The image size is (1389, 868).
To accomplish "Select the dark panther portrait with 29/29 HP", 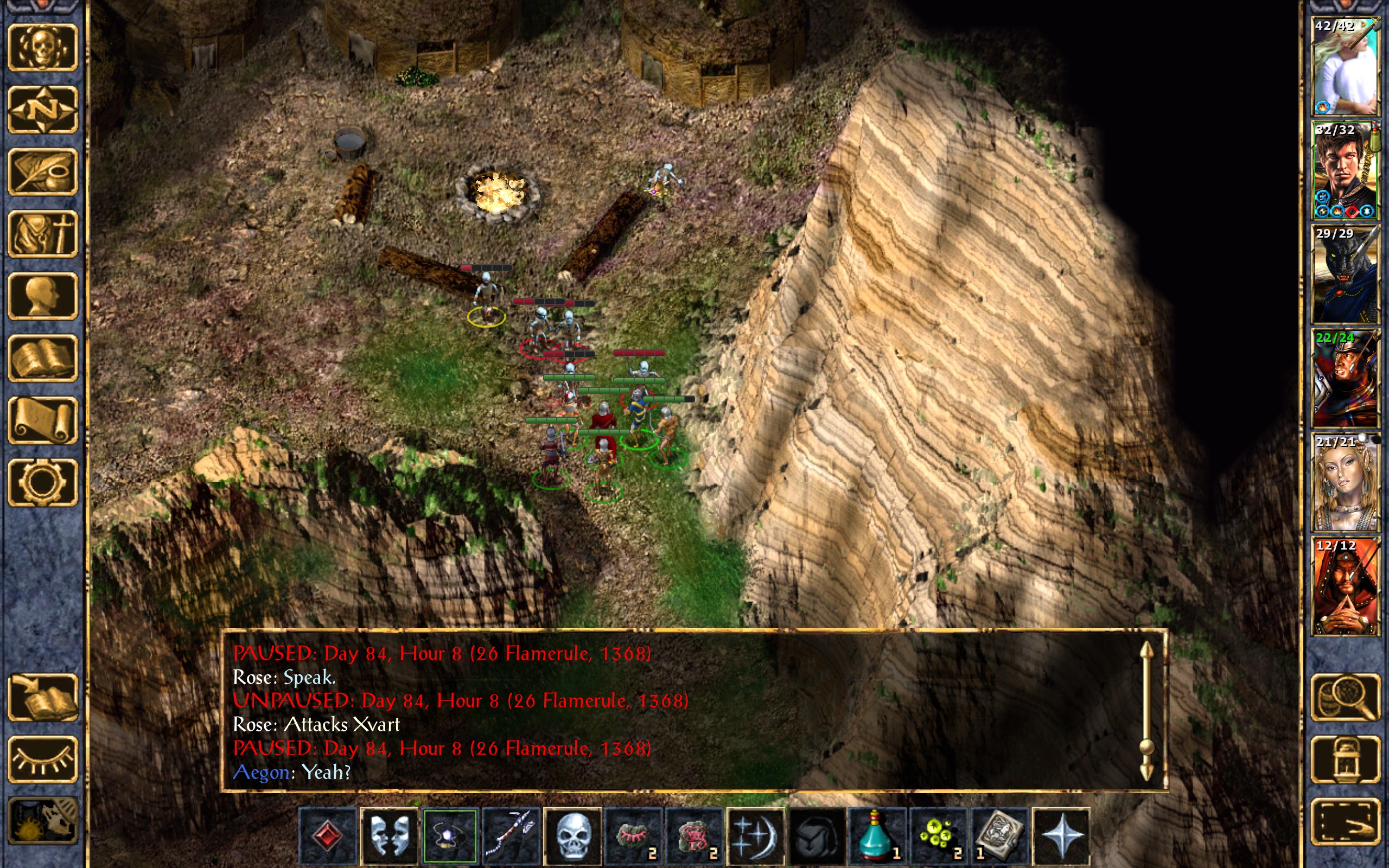I will click(x=1345, y=275).
